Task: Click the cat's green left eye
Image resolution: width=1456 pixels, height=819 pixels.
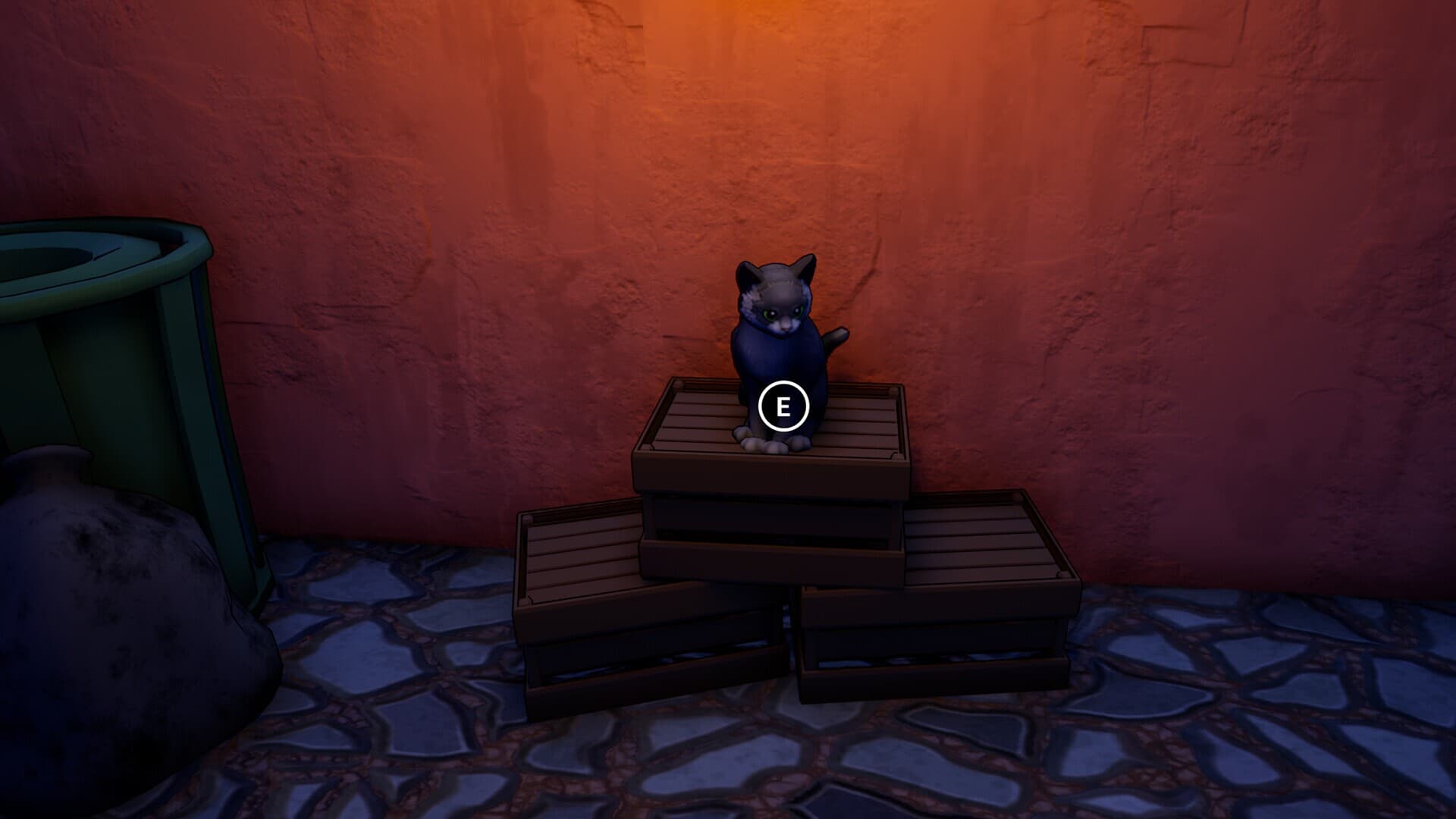Action: pos(770,313)
